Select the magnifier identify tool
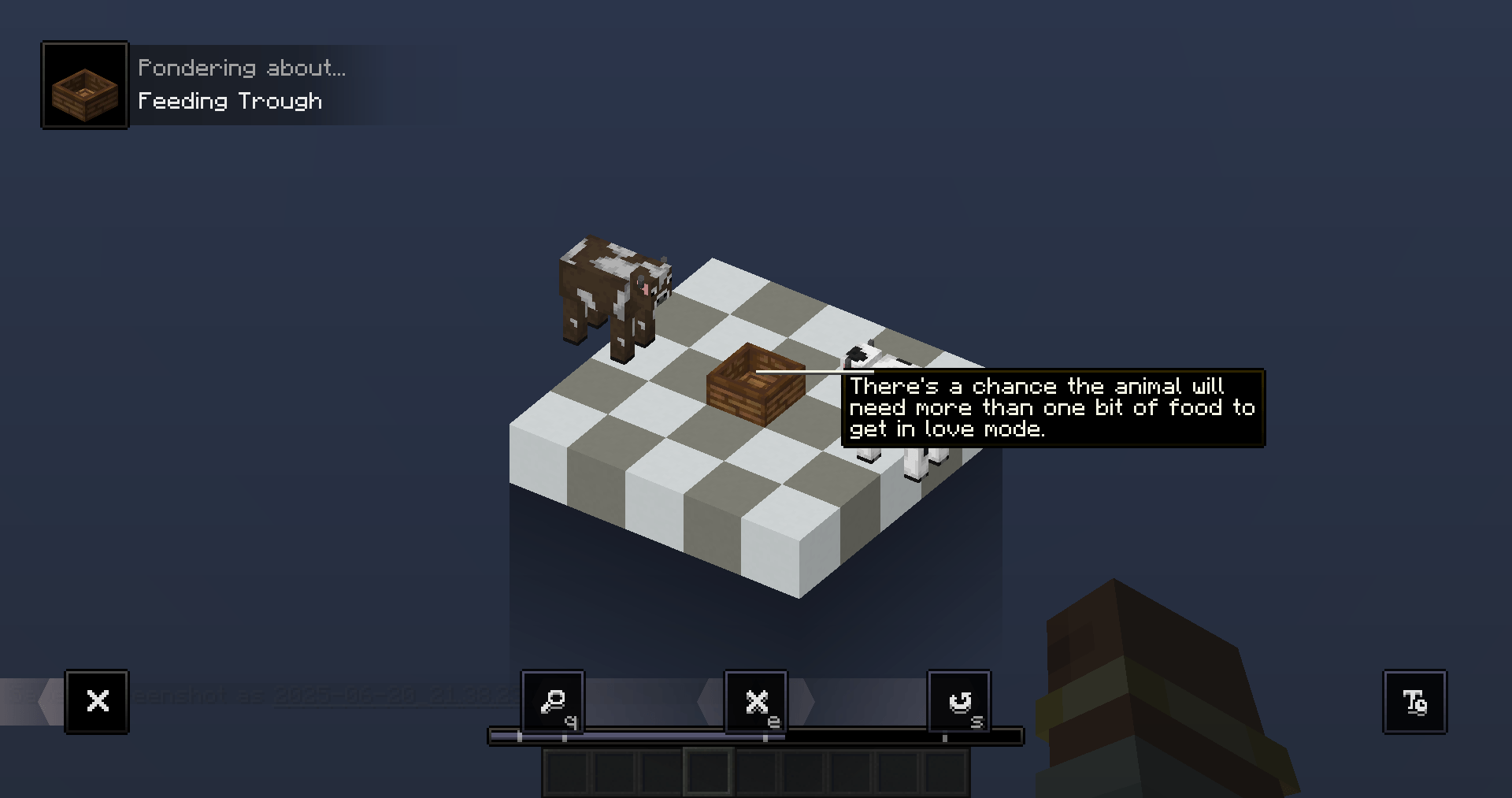Screen dimensions: 1512x798 tap(552, 700)
